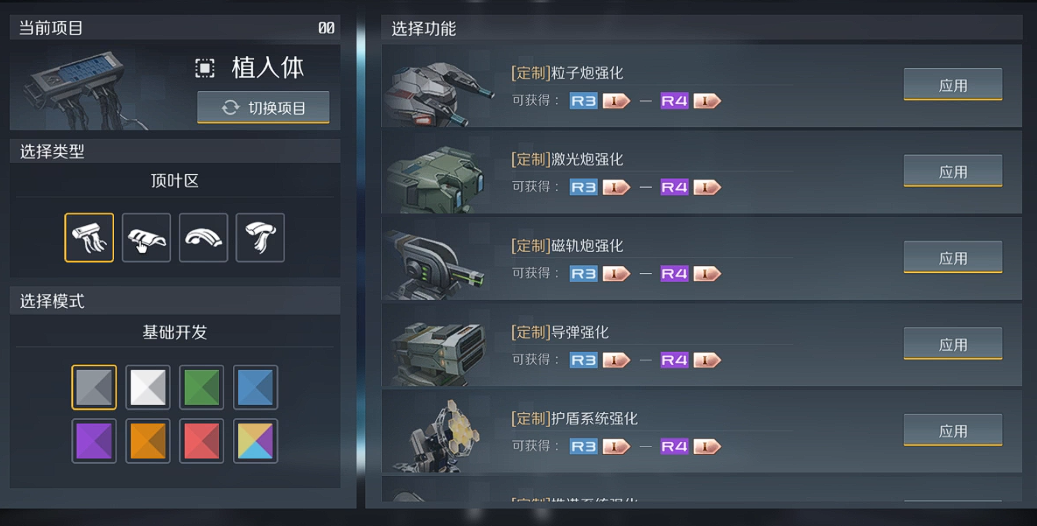The height and width of the screenshot is (526, 1037).
Task: Apply the 磁轨炮强化 function
Action: pyautogui.click(x=952, y=258)
